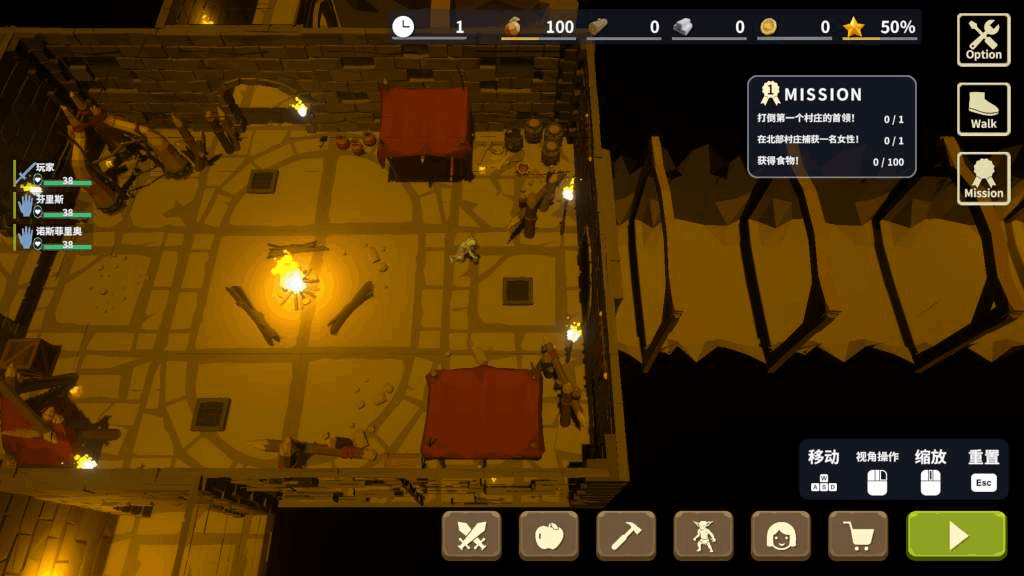Select the 芬里斯 party member entry
The image size is (1024, 576).
(x=54, y=205)
